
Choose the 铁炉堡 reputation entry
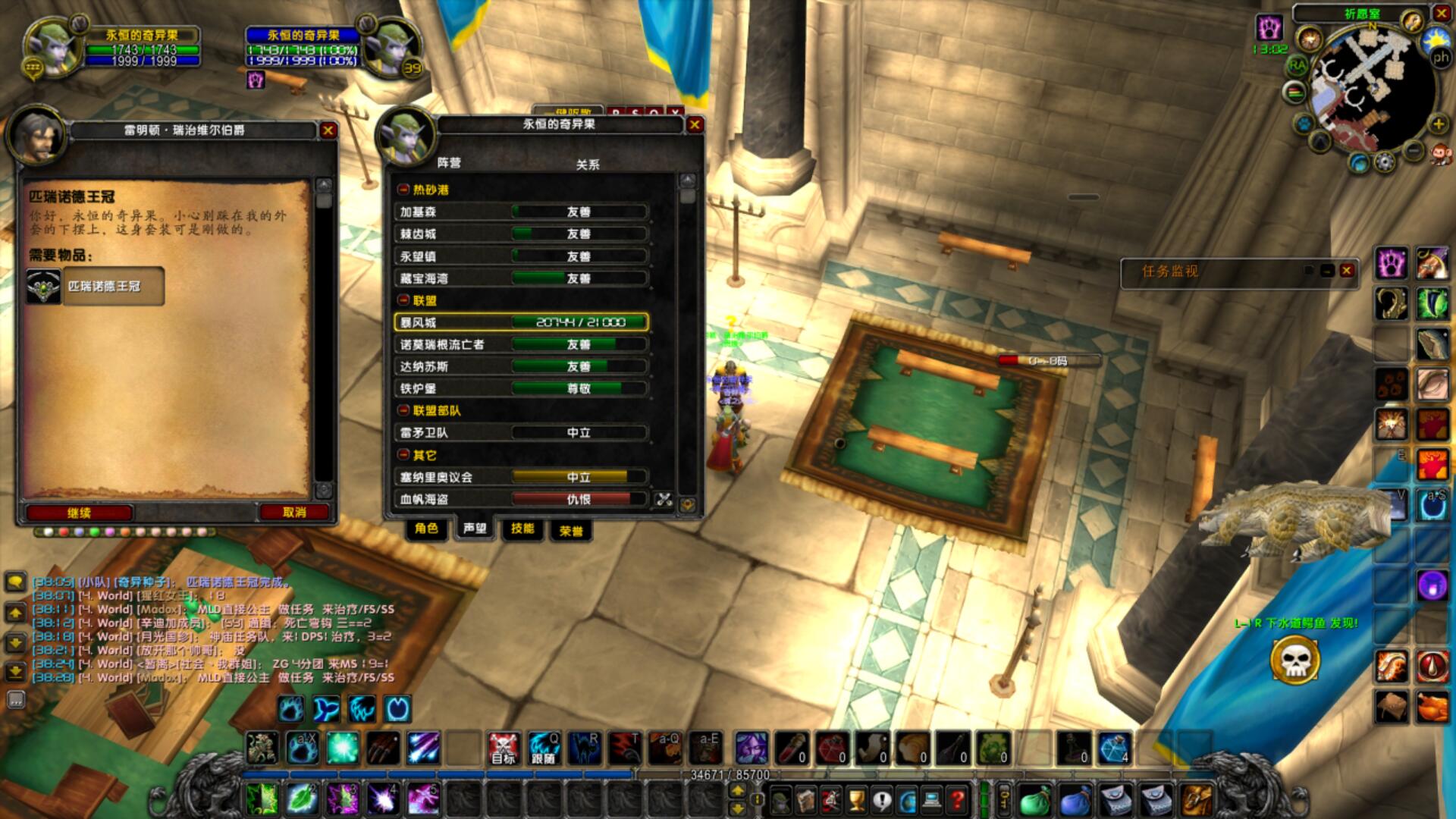521,388
